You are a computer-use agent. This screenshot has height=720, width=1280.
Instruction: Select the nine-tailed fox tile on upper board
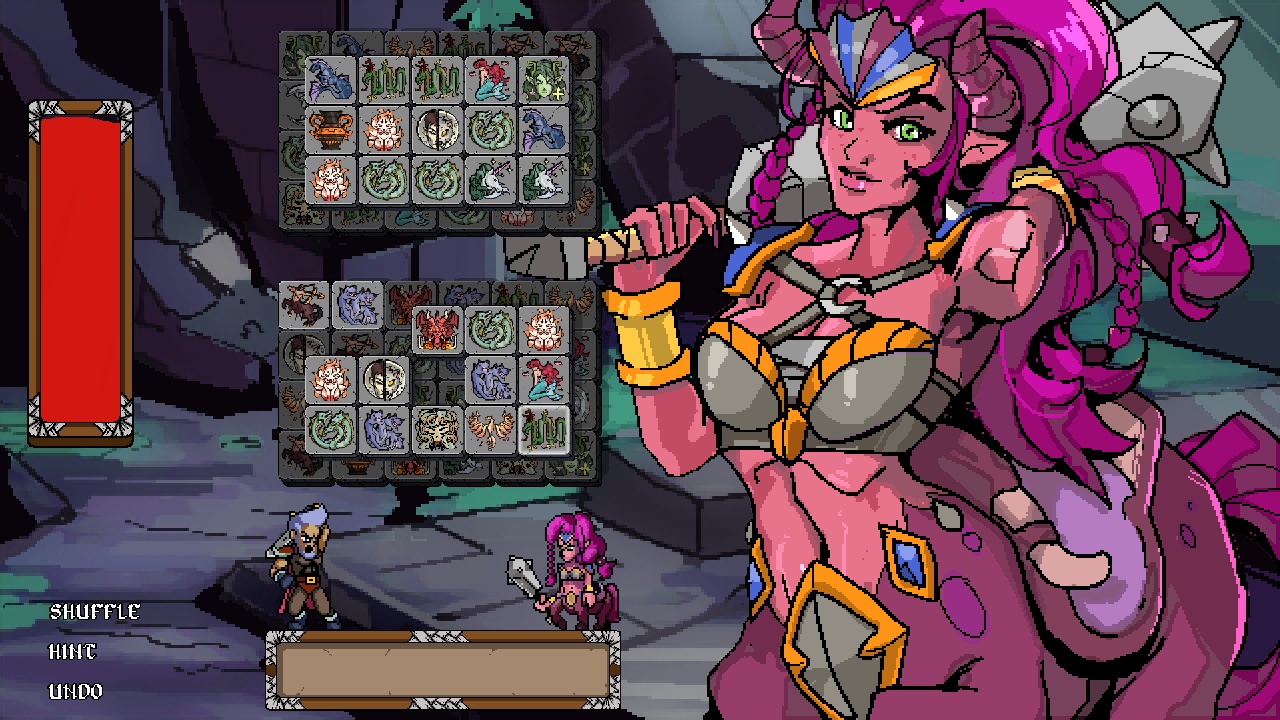[383, 130]
